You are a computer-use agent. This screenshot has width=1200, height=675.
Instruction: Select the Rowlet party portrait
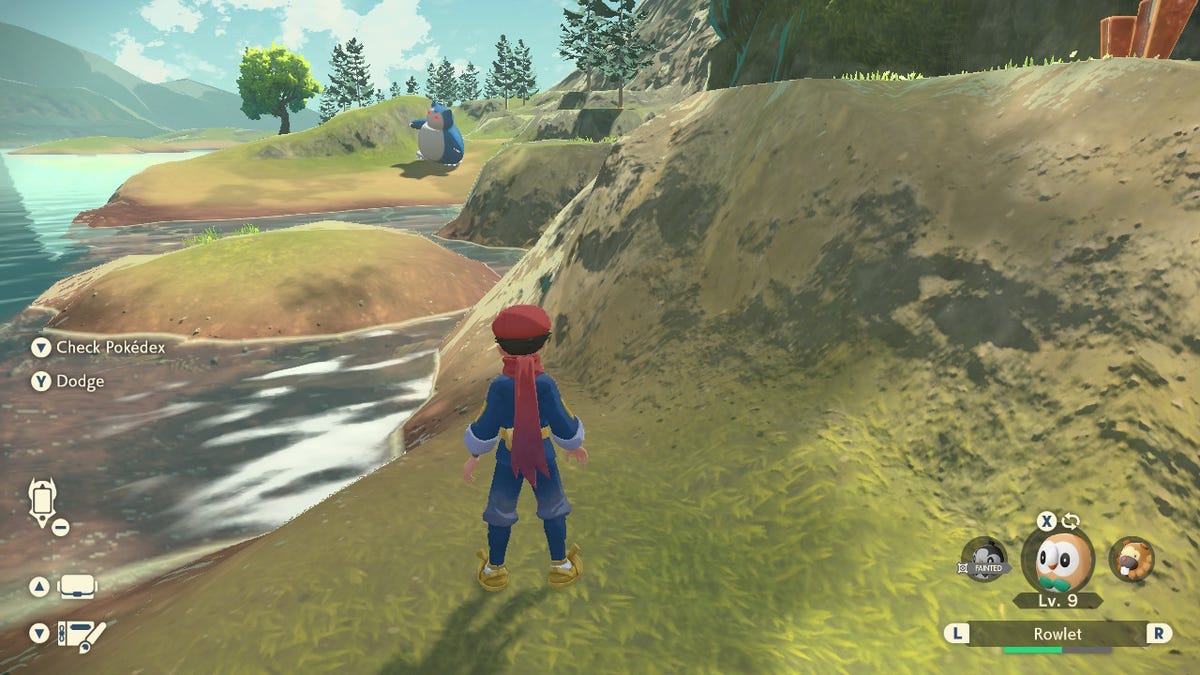[x=1057, y=561]
